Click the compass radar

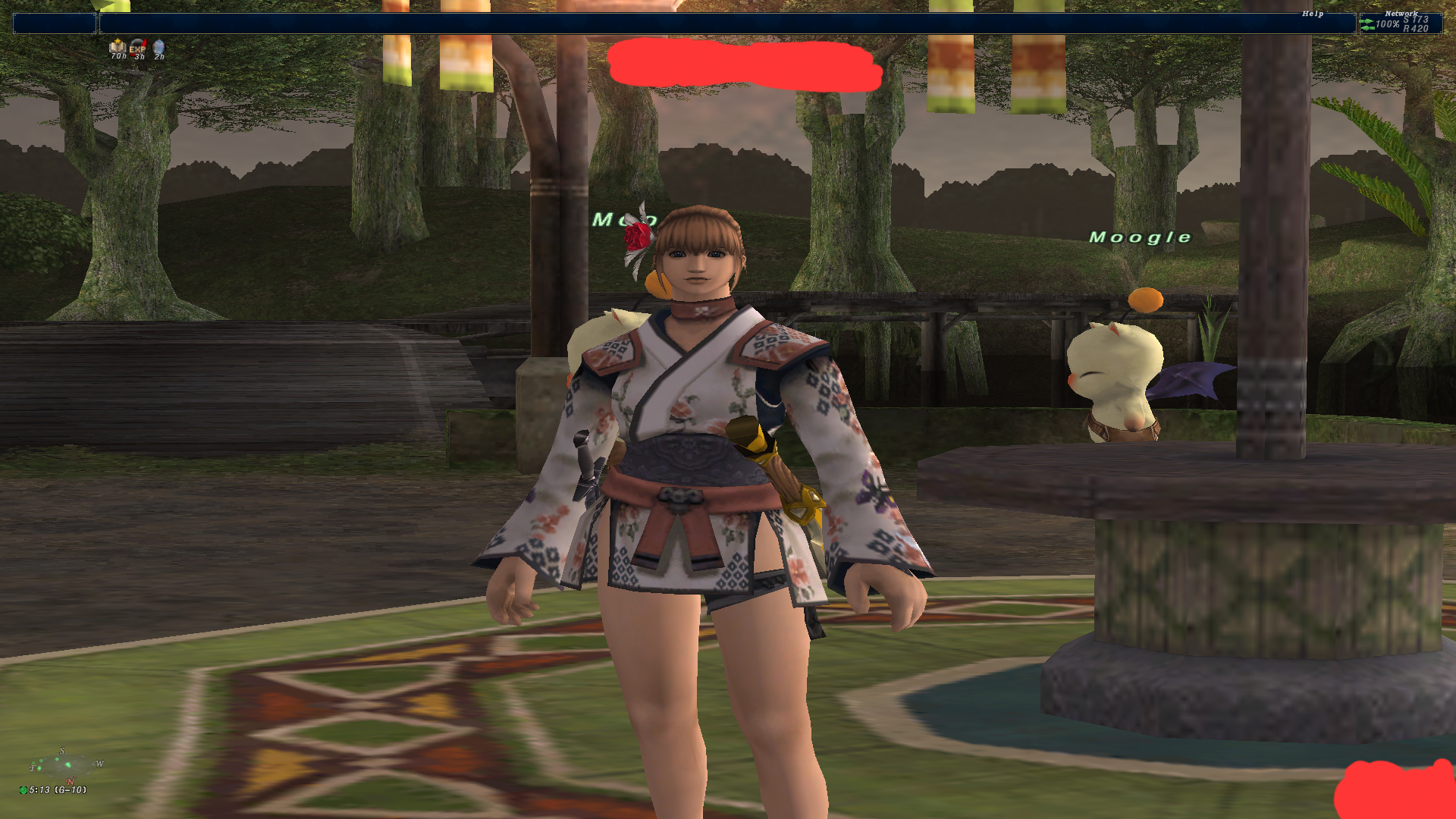[x=65, y=766]
